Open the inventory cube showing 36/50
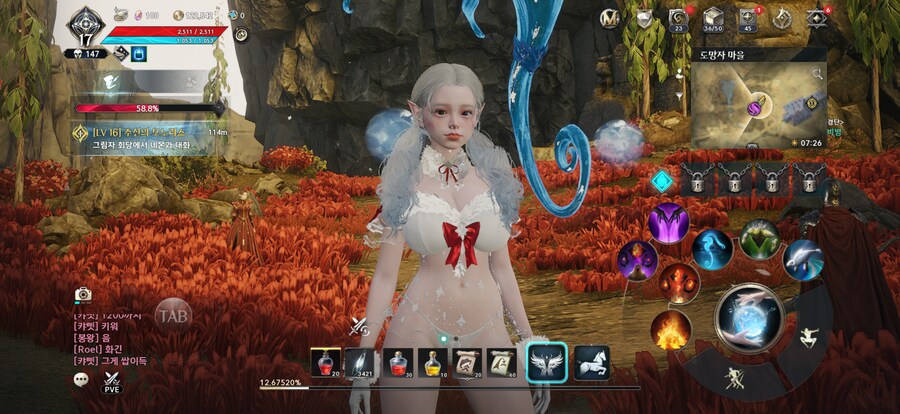The image size is (900, 414). (x=712, y=18)
